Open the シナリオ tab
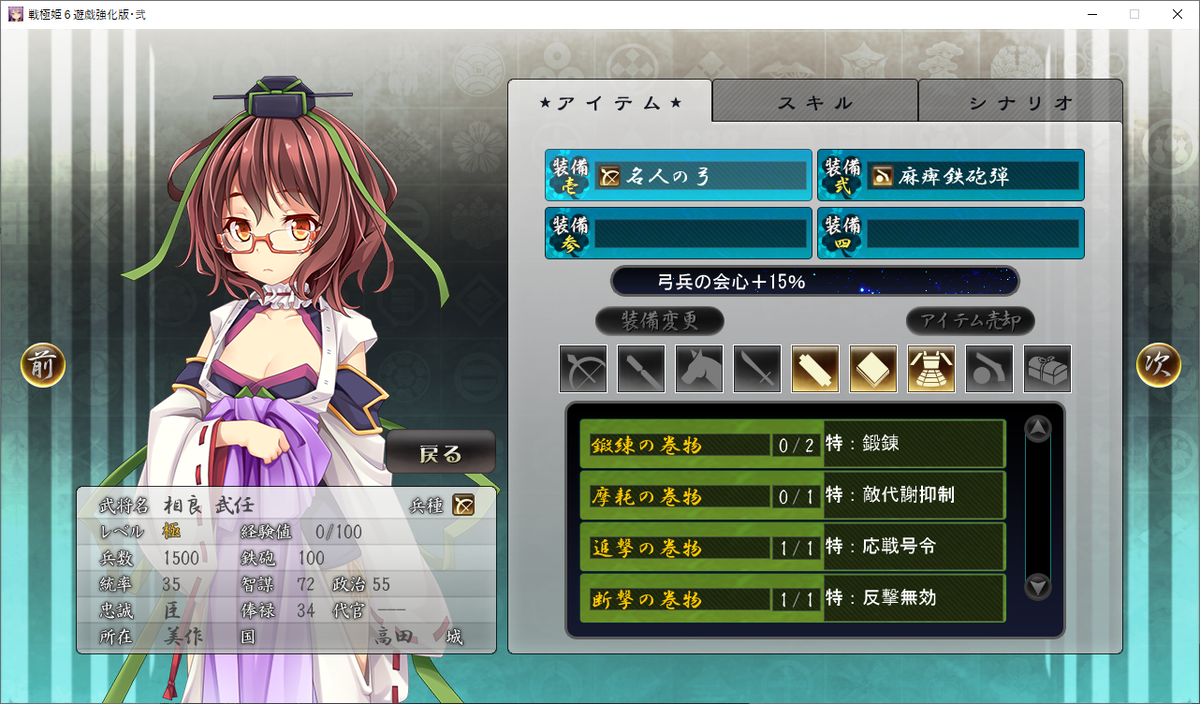The image size is (1200, 704). (1020, 102)
